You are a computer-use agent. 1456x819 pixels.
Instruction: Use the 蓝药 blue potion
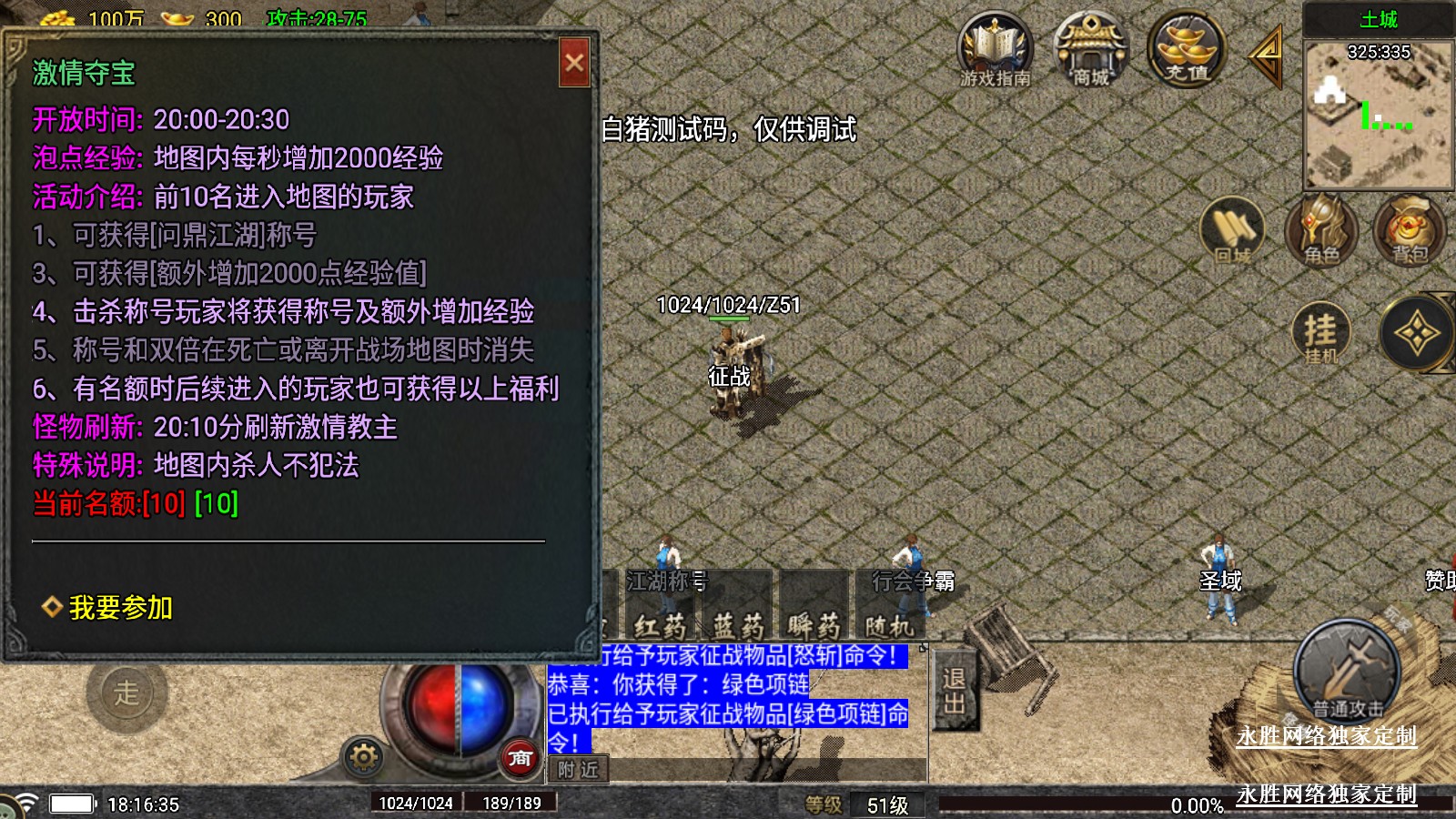coord(738,626)
